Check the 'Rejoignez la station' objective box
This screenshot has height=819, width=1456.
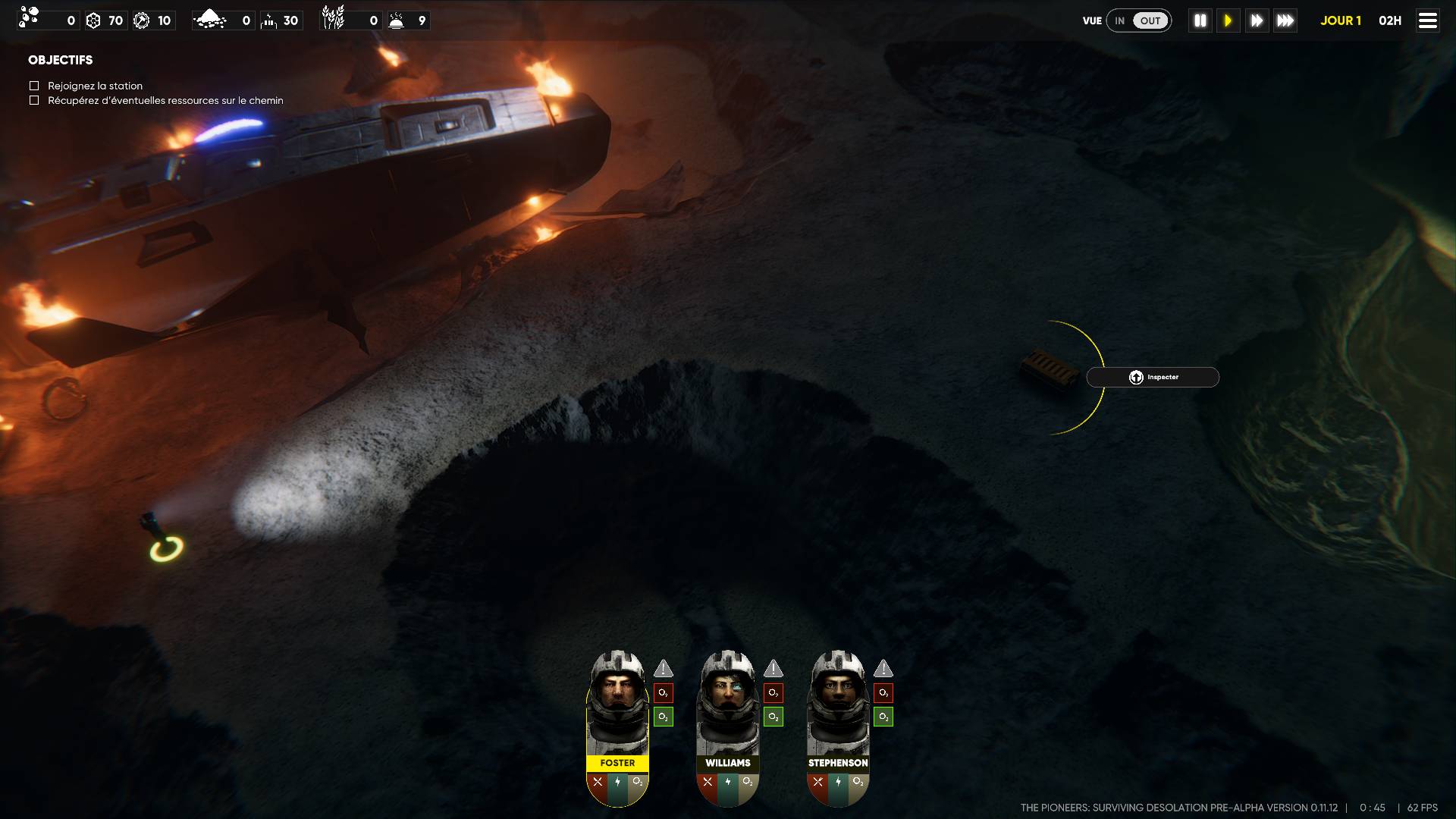(34, 86)
